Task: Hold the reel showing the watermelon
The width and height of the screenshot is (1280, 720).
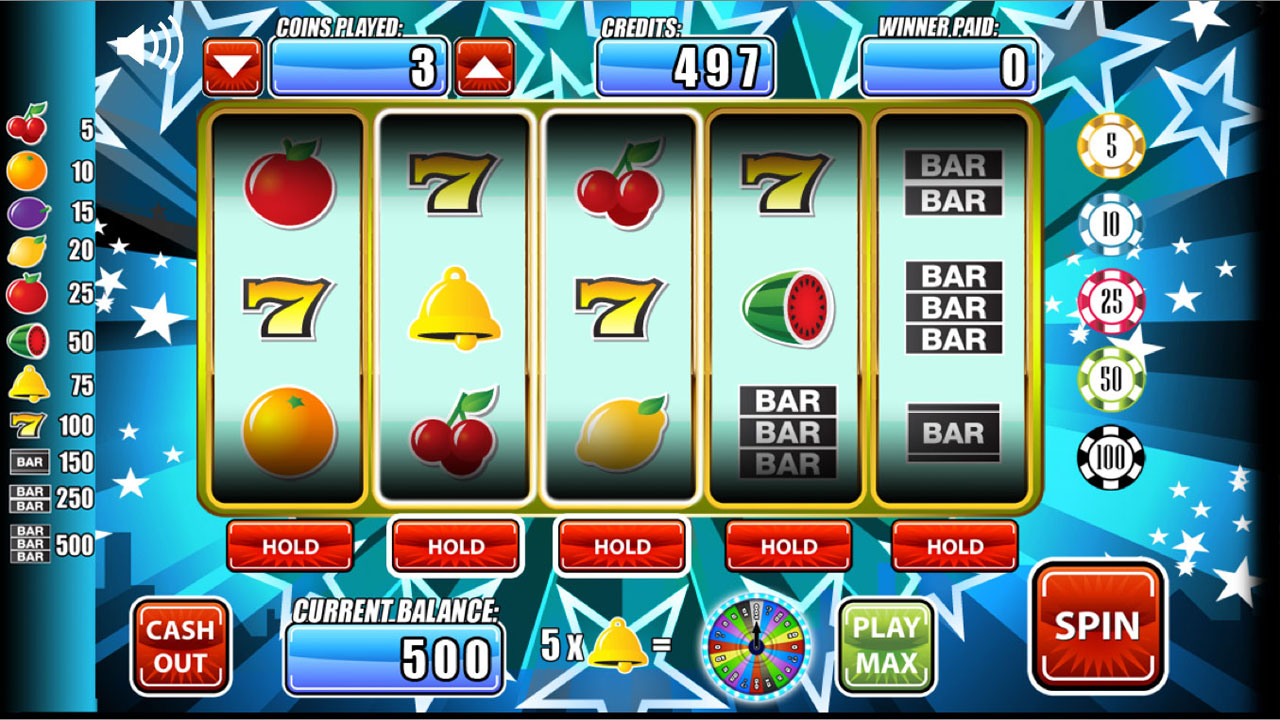Action: pos(788,546)
